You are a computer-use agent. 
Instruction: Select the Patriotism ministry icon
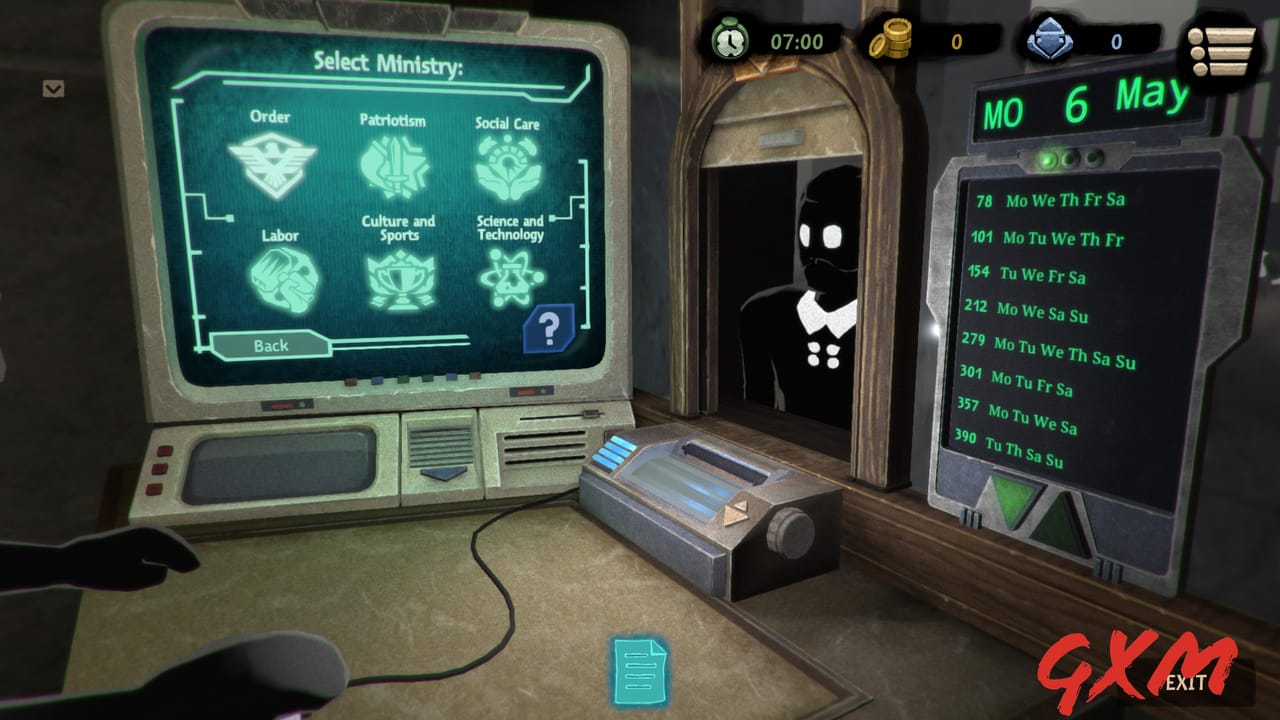(396, 166)
